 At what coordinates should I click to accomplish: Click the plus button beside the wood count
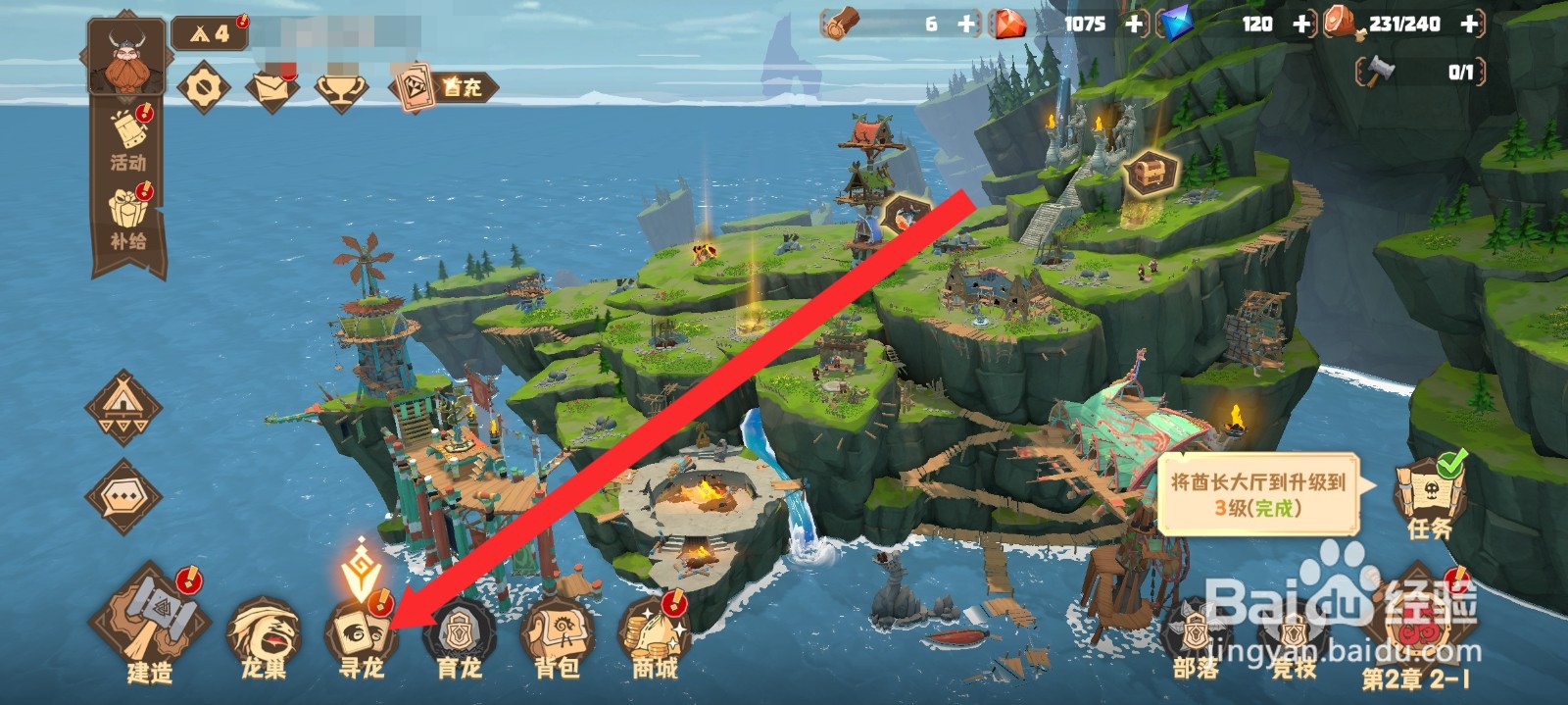(967, 25)
